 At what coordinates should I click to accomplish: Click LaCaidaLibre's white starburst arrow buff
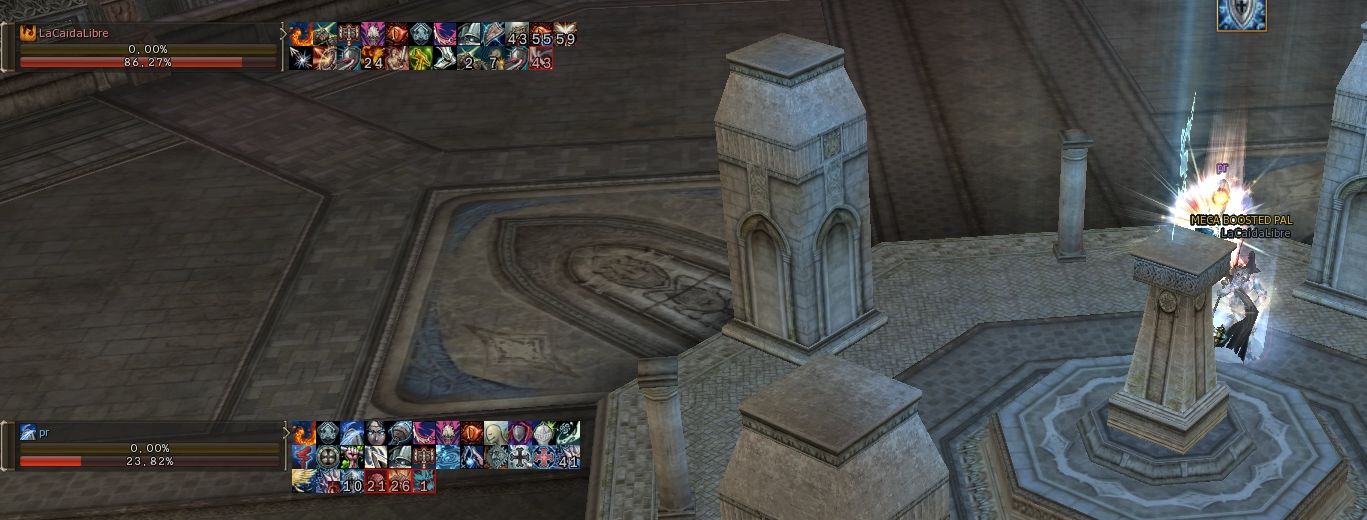click(x=300, y=60)
